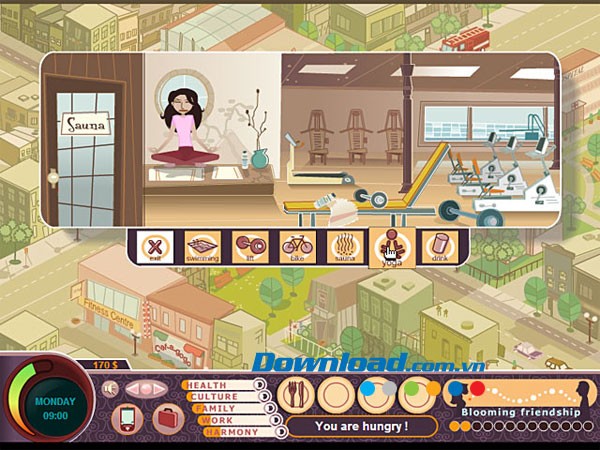600x450 pixels.
Task: Open the mobile phone
Action: [127, 418]
